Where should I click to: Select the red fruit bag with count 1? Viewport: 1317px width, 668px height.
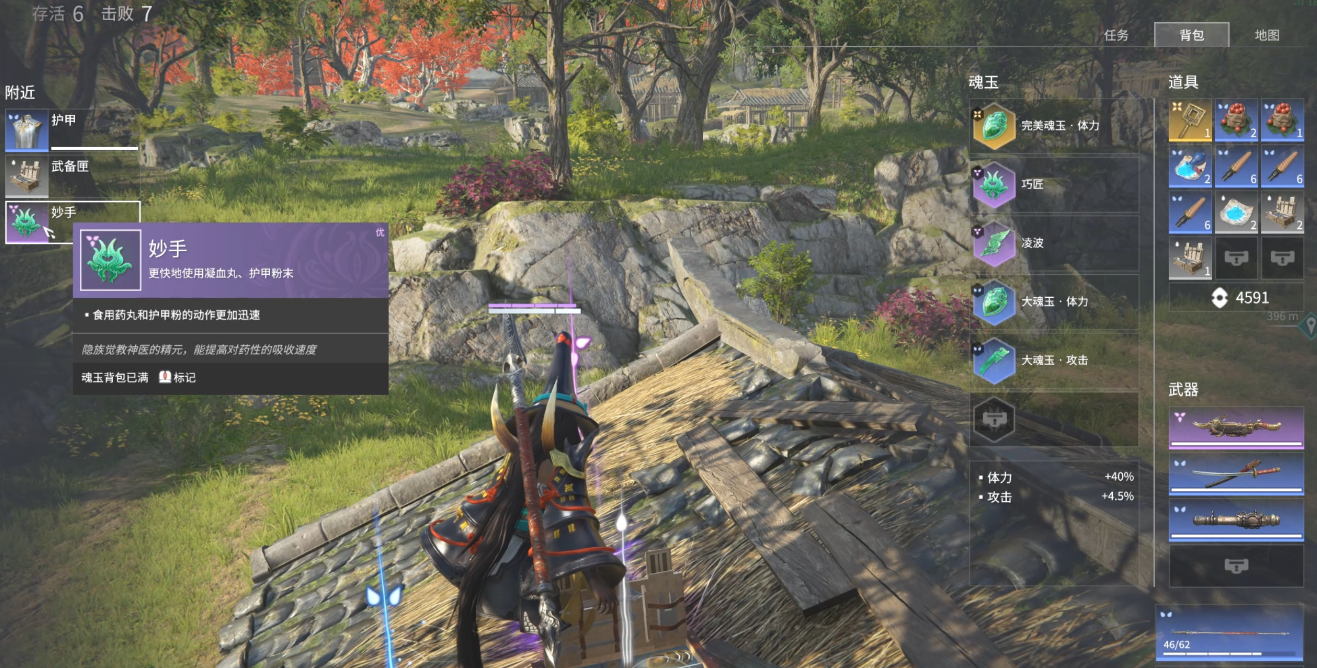coord(1282,119)
